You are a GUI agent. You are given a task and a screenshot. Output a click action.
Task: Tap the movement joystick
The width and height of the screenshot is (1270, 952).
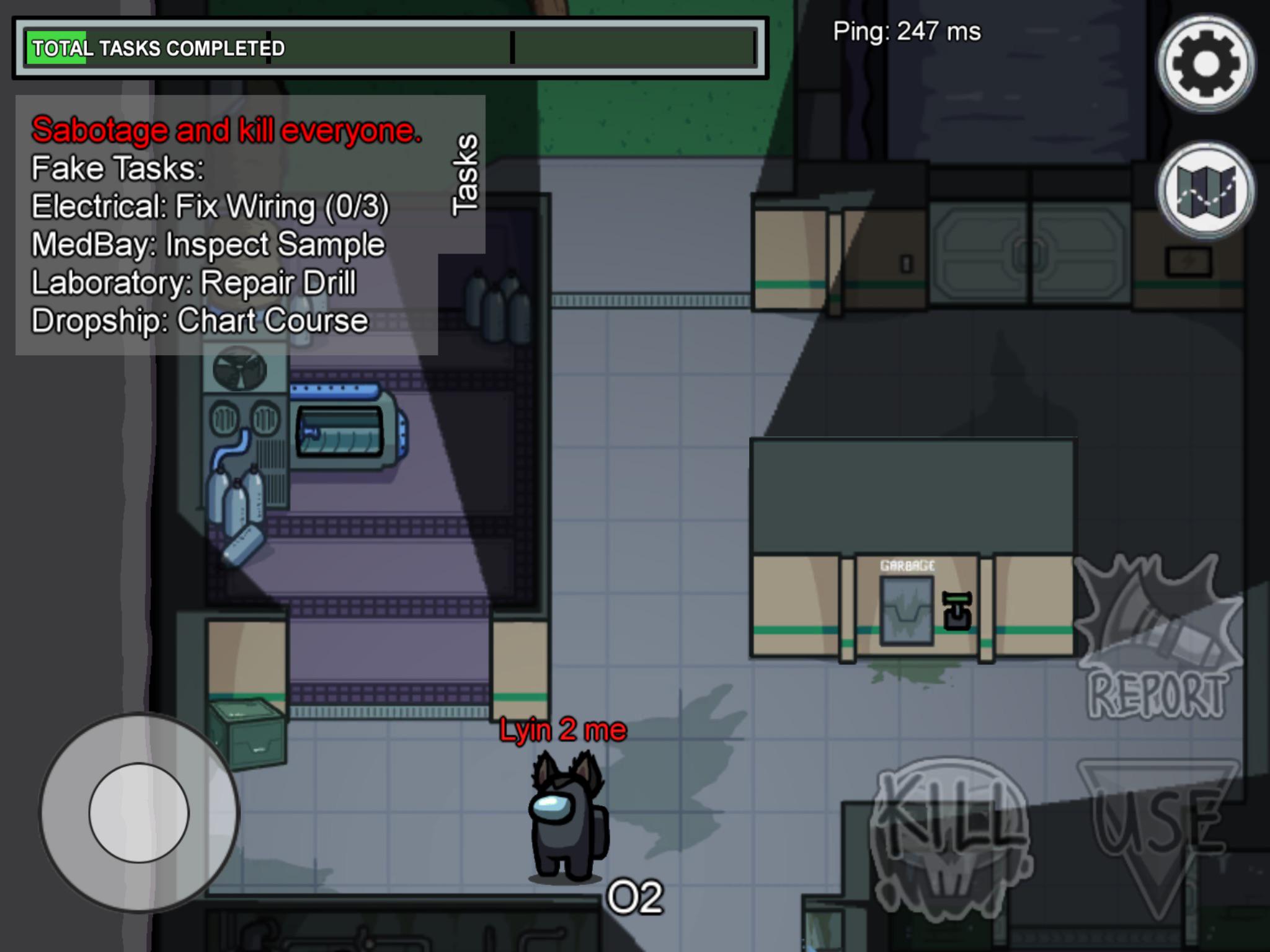click(x=138, y=816)
